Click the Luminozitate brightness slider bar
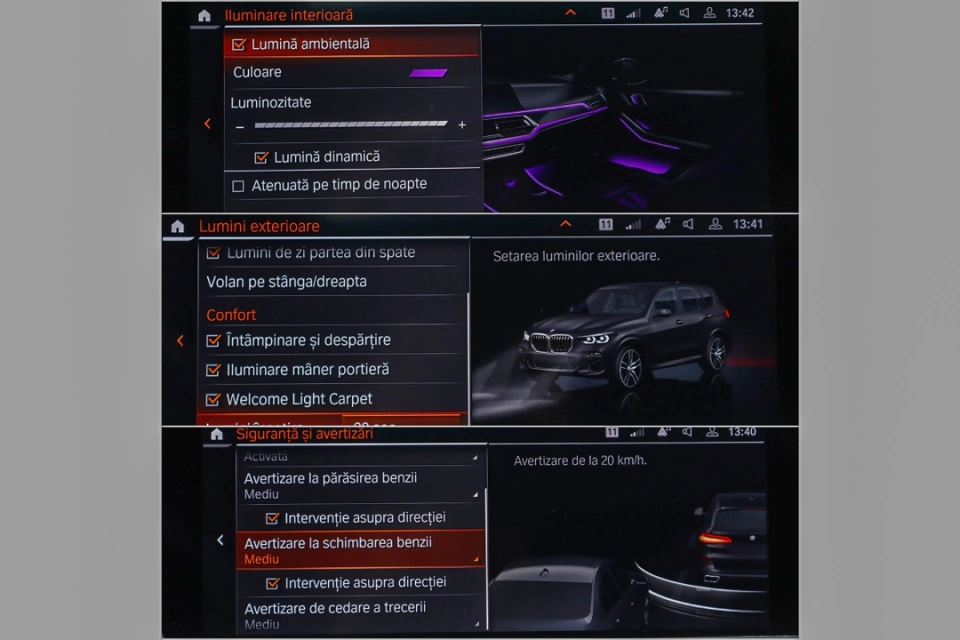Screen dimensions: 960x640 (350, 125)
